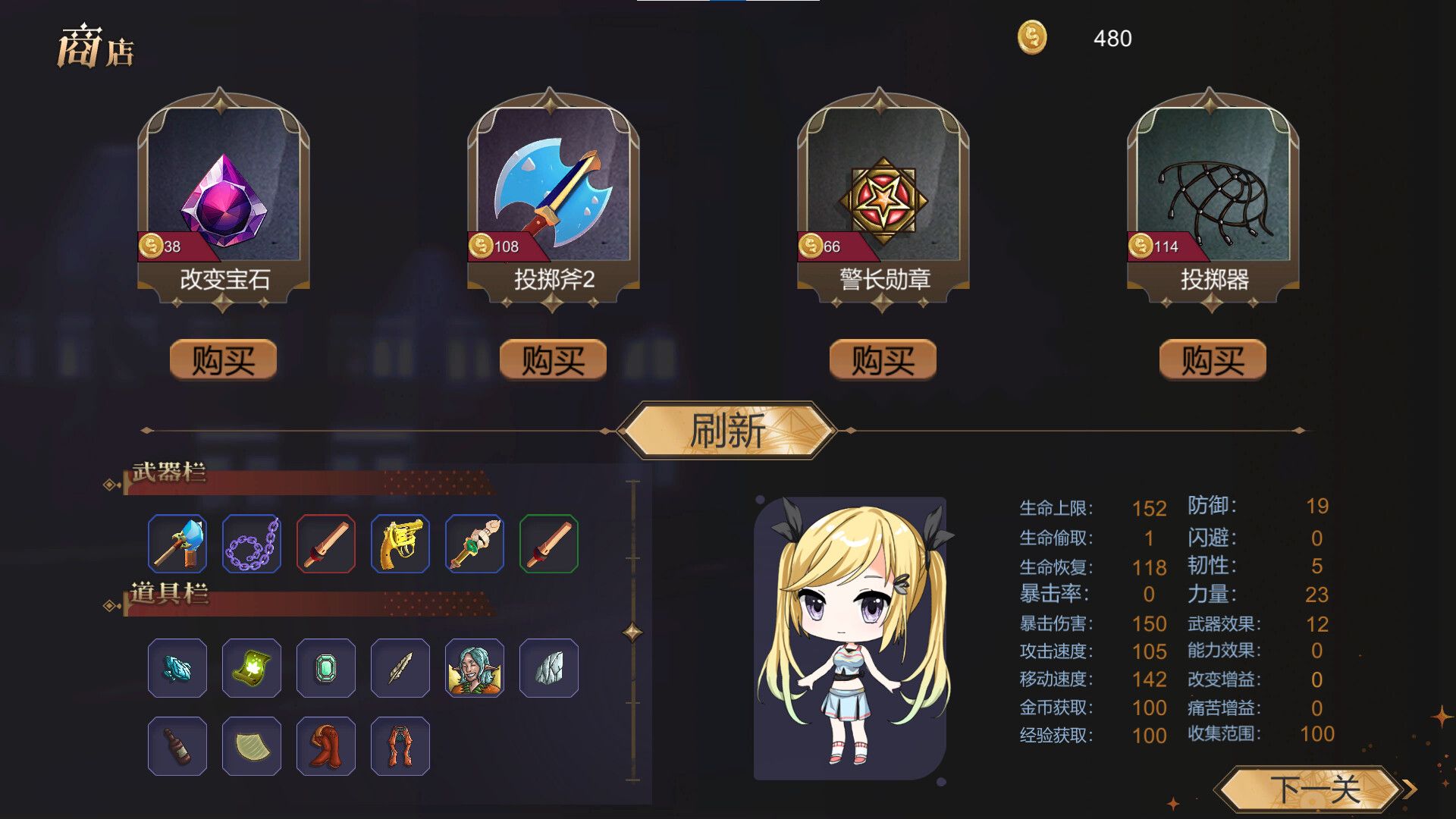Click the glowing leaf scroll item
The height and width of the screenshot is (819, 1456).
[x=252, y=669]
